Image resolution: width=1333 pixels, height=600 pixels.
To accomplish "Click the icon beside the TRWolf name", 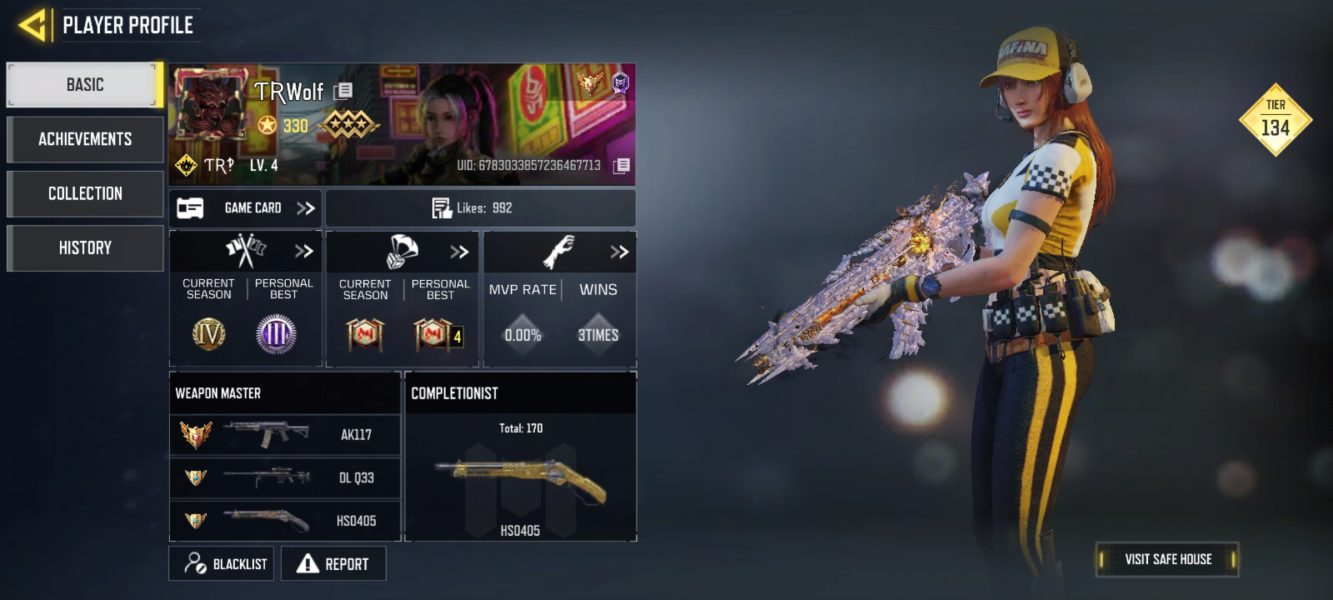I will click(x=343, y=91).
